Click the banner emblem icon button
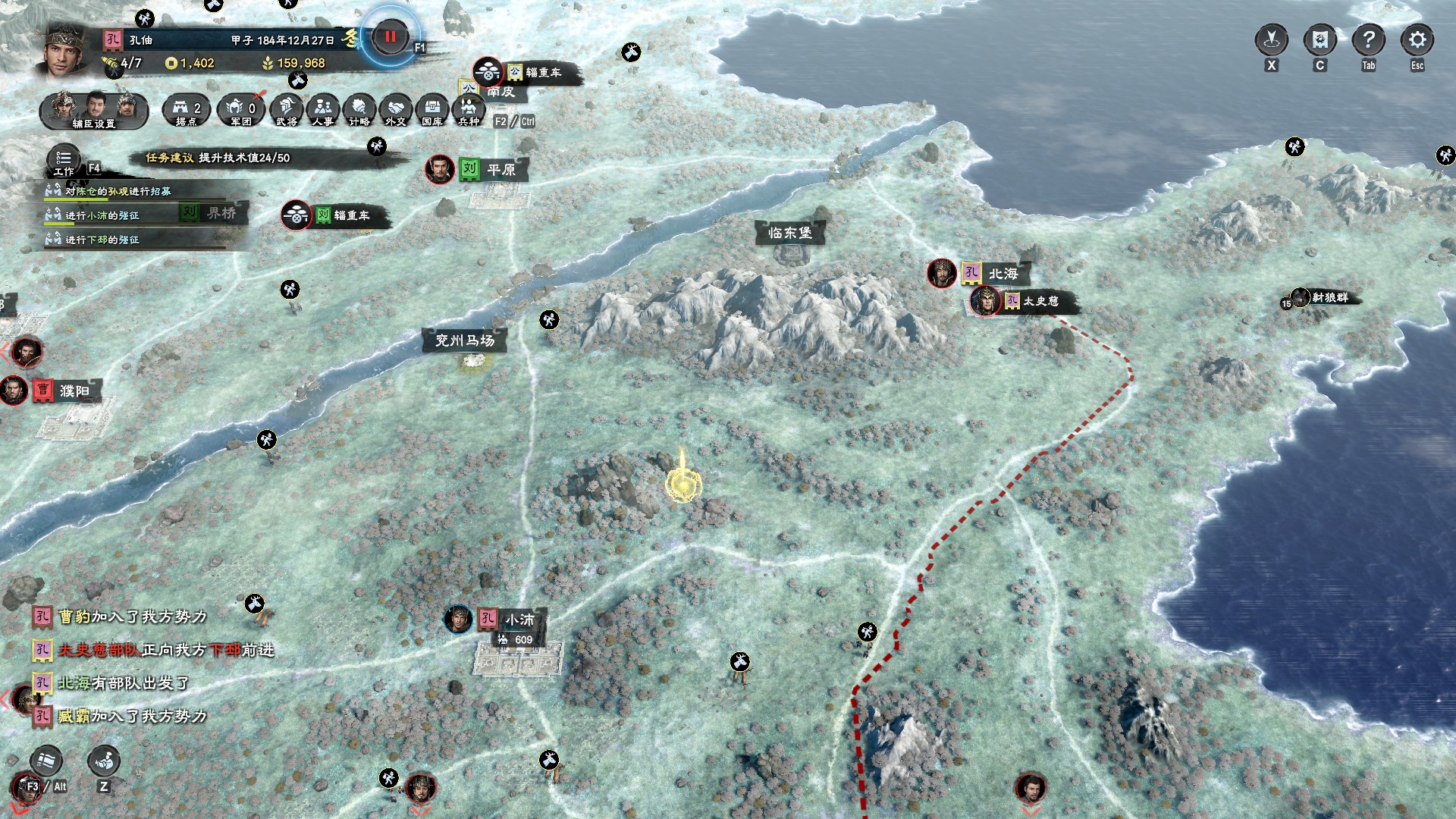This screenshot has width=1456, height=819. click(x=1319, y=39)
